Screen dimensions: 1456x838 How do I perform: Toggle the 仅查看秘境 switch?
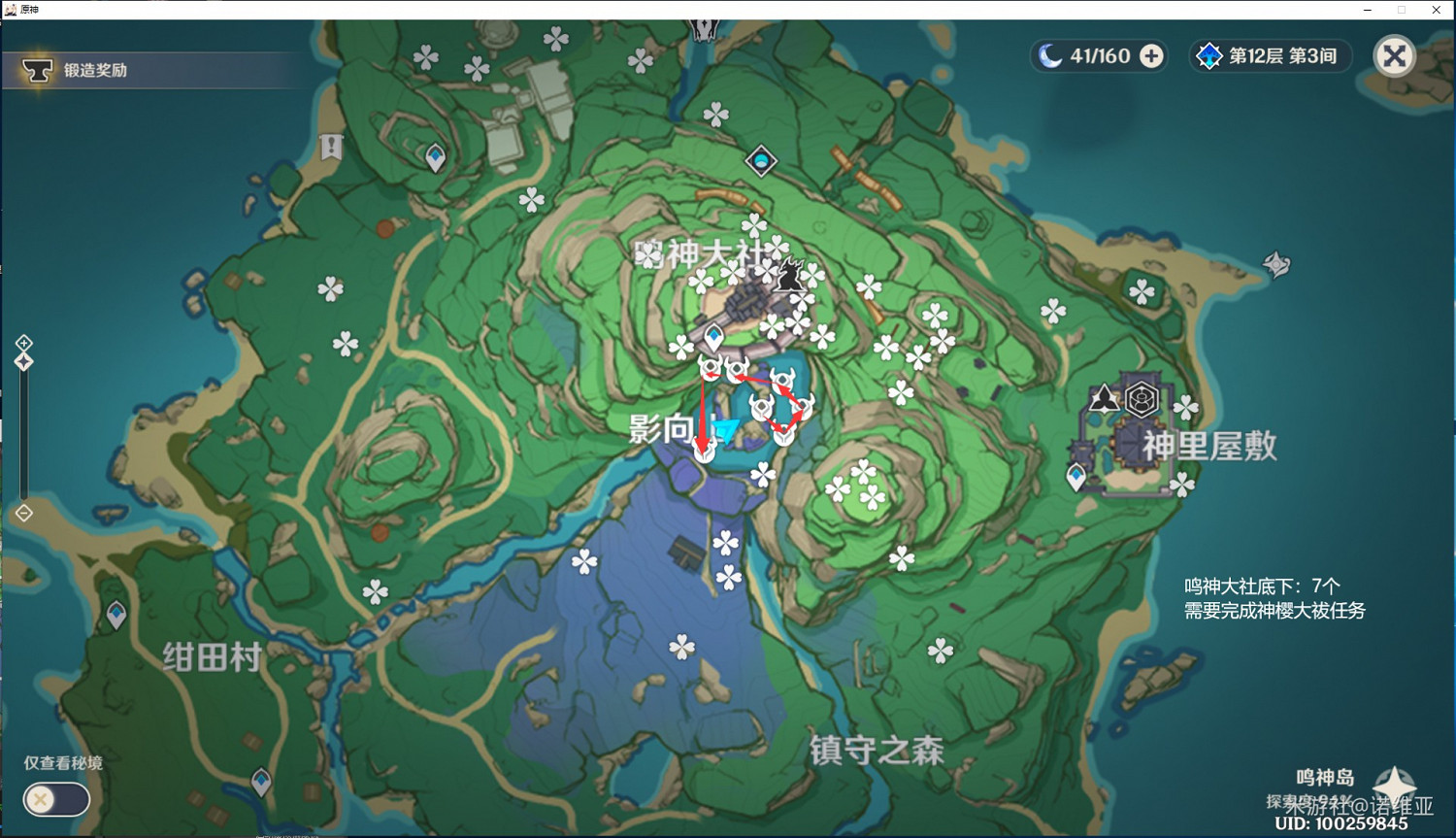tap(55, 799)
